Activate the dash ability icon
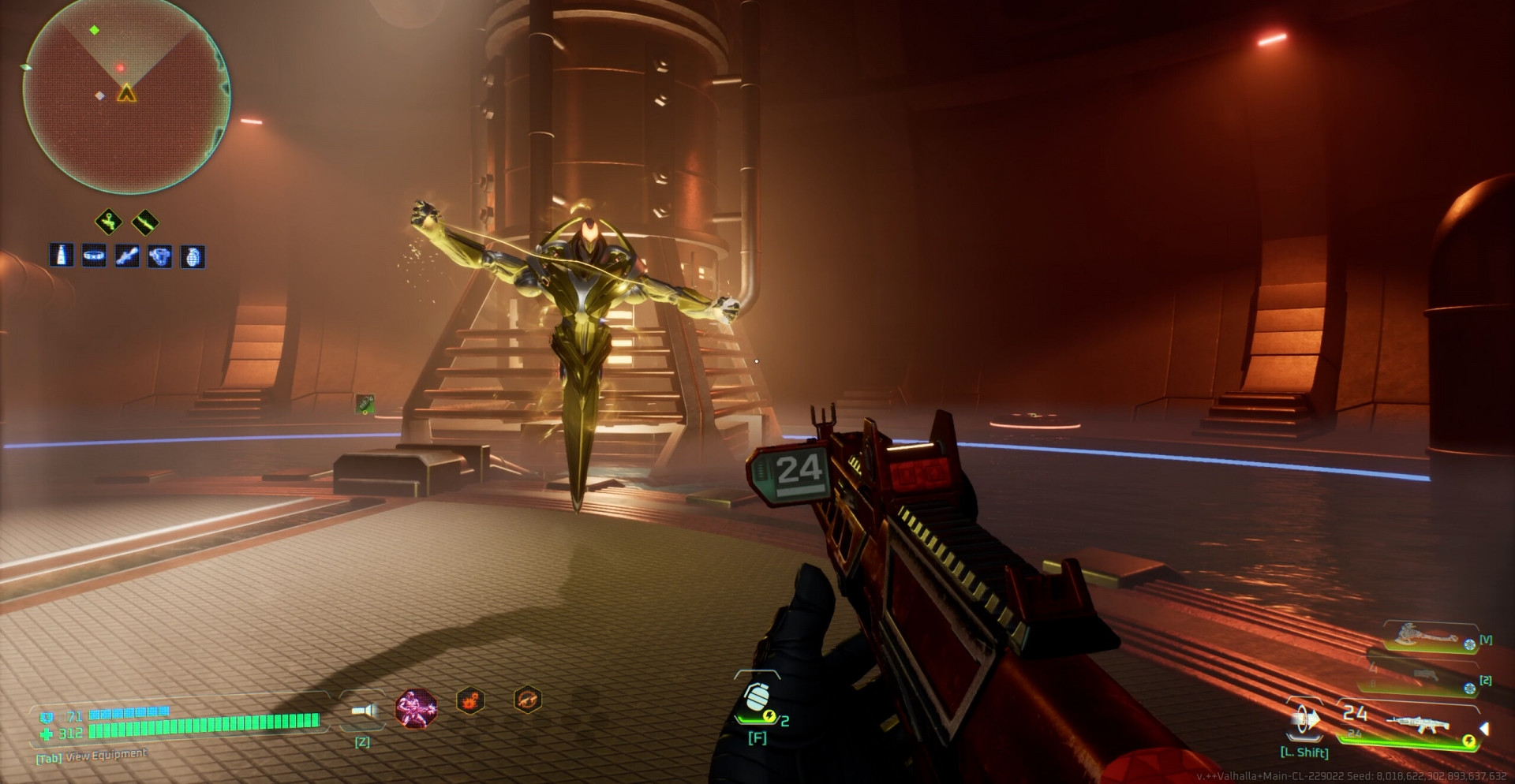Image resolution: width=1515 pixels, height=784 pixels. pyautogui.click(x=1304, y=720)
